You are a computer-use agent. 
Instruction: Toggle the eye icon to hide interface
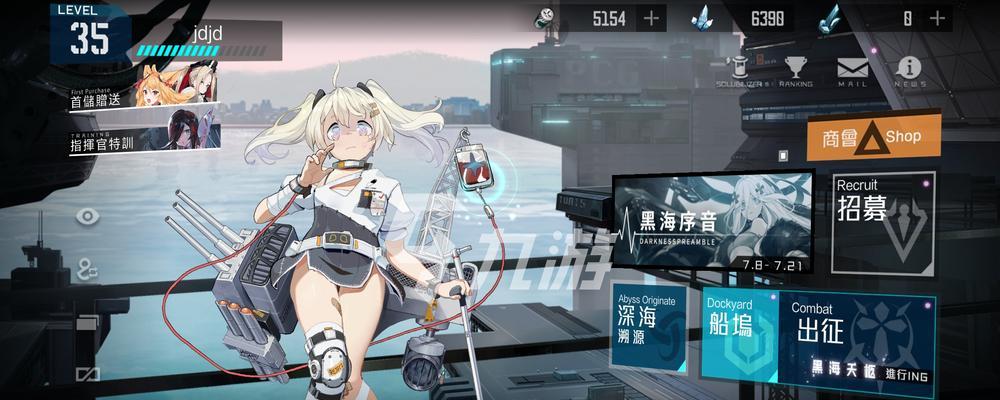click(x=87, y=216)
